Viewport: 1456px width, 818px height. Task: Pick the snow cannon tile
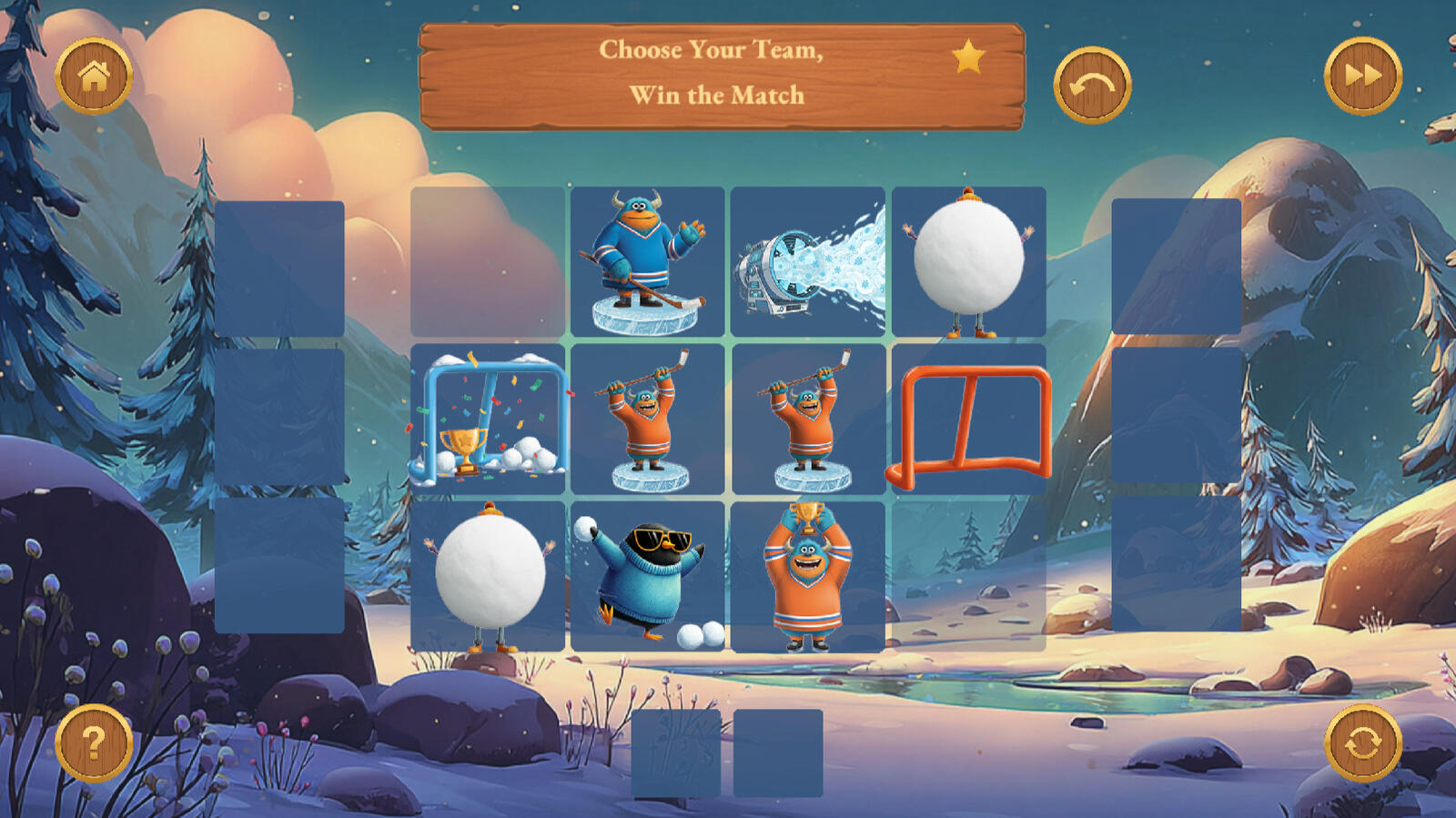coord(808,262)
